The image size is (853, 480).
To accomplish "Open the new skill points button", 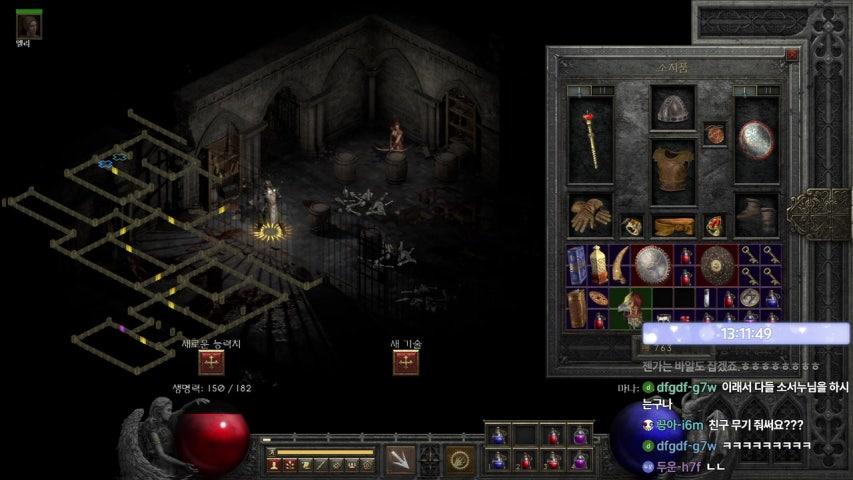I will tap(406, 362).
